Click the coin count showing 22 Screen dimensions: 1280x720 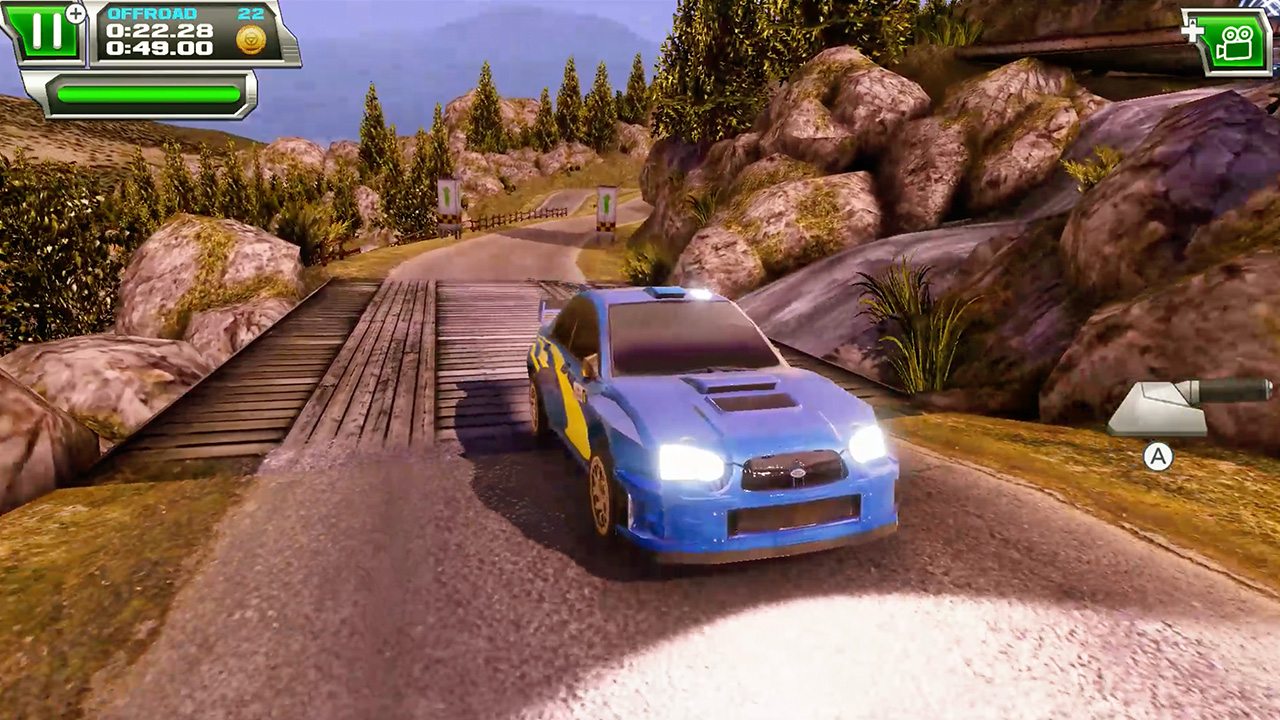click(x=253, y=15)
